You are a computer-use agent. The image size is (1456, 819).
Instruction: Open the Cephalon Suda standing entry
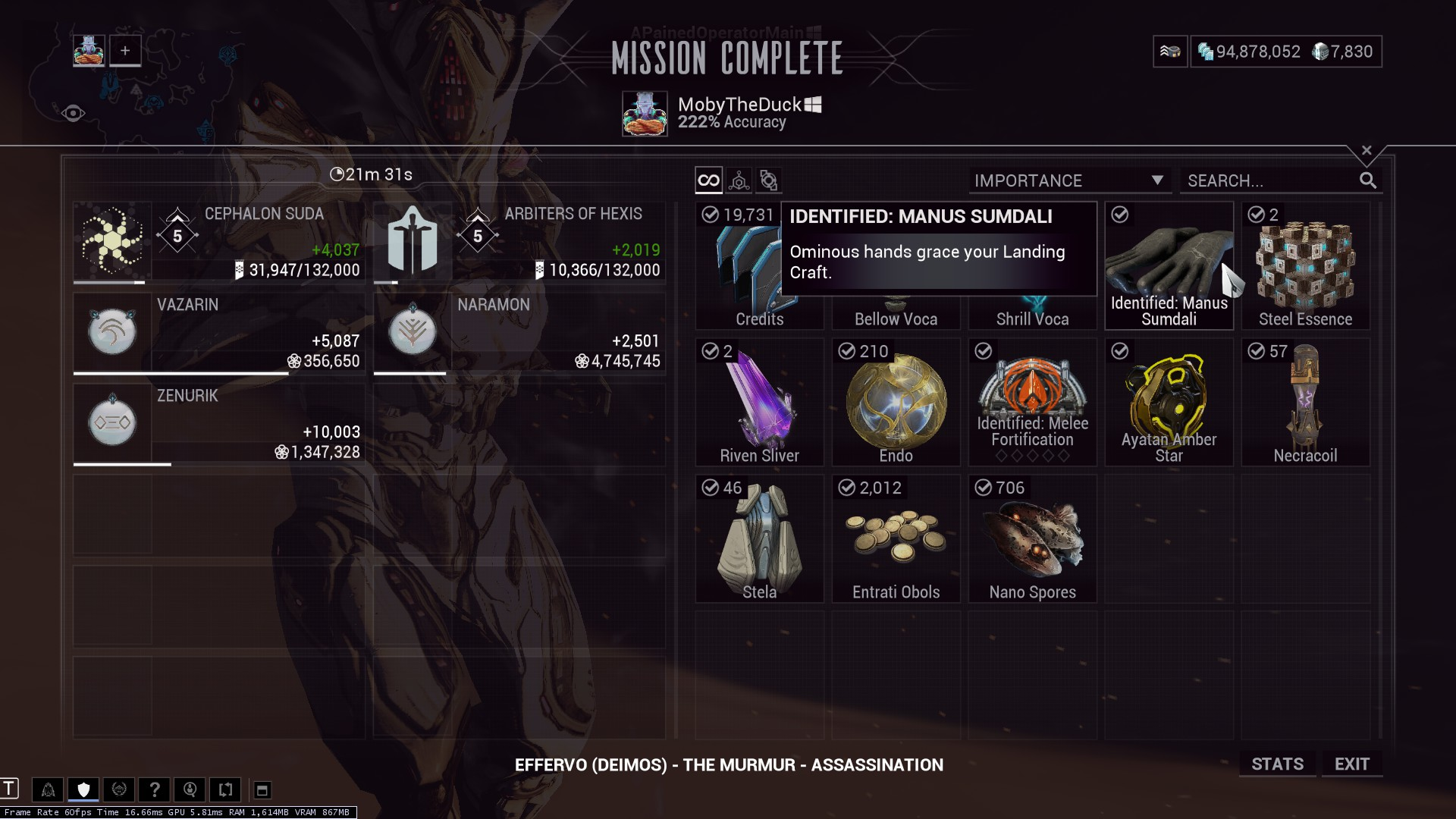click(x=218, y=243)
